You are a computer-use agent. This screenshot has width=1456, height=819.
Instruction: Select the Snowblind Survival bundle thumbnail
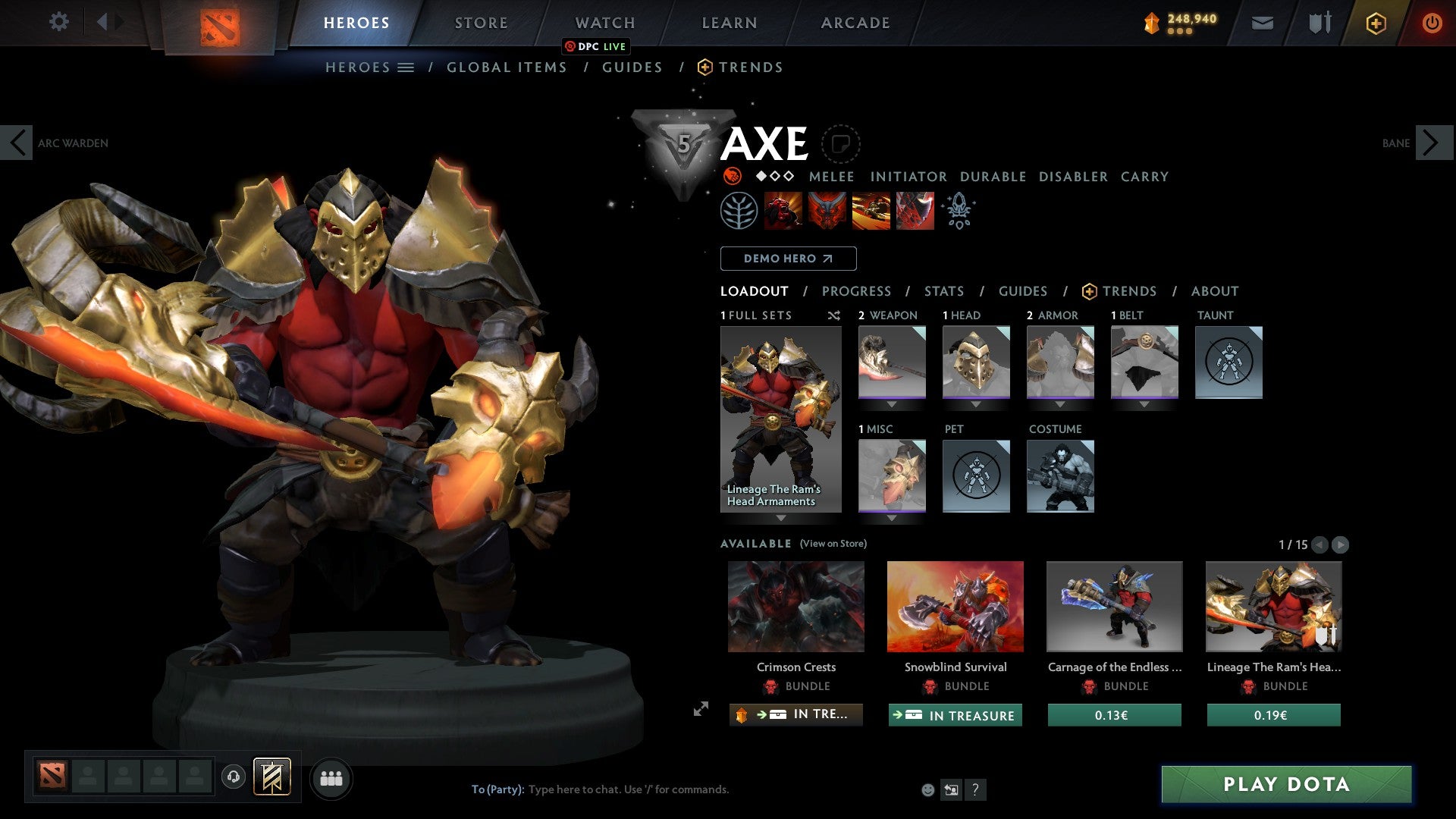955,606
